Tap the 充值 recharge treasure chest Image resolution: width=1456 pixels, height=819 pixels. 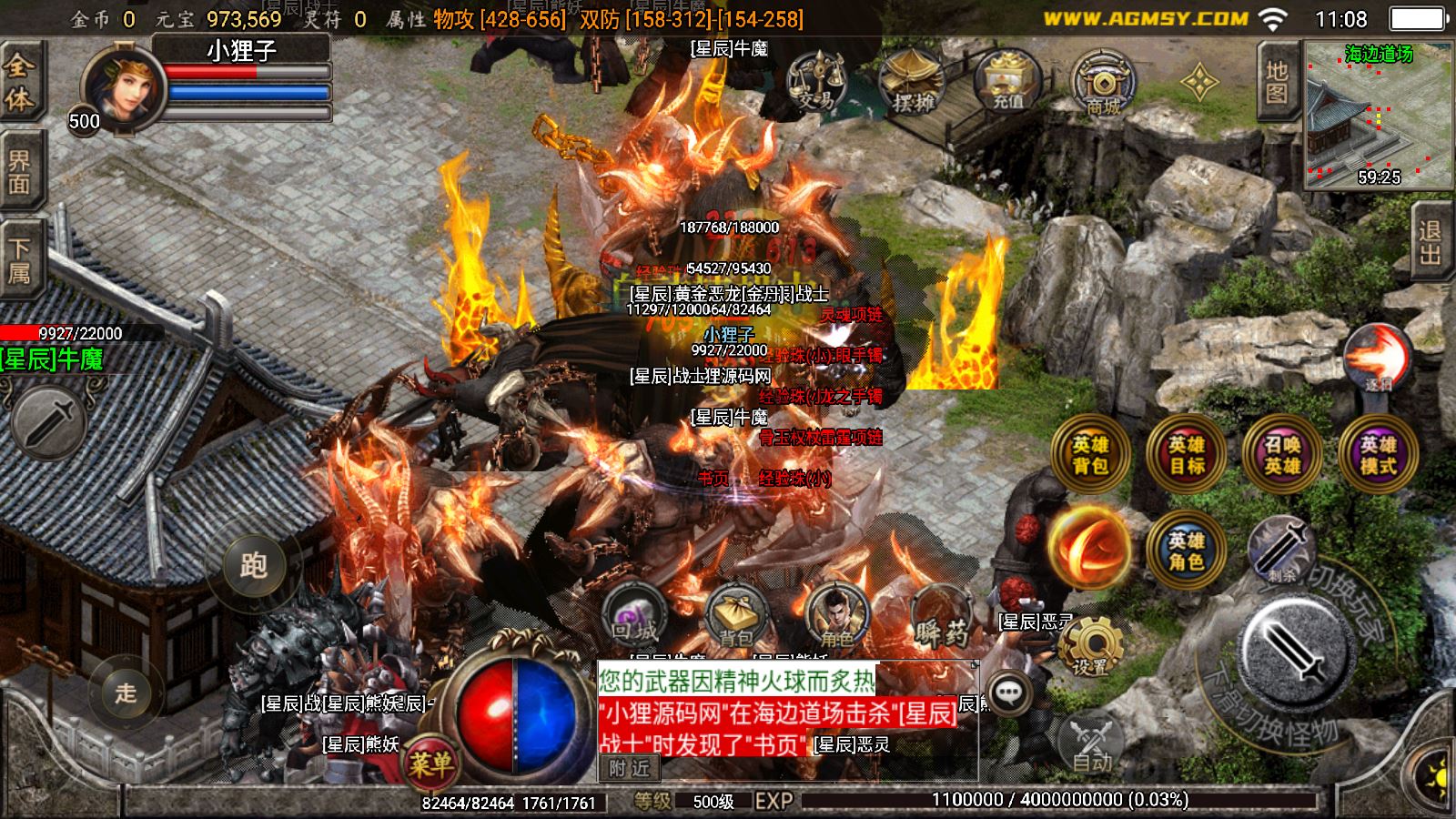point(1007,82)
